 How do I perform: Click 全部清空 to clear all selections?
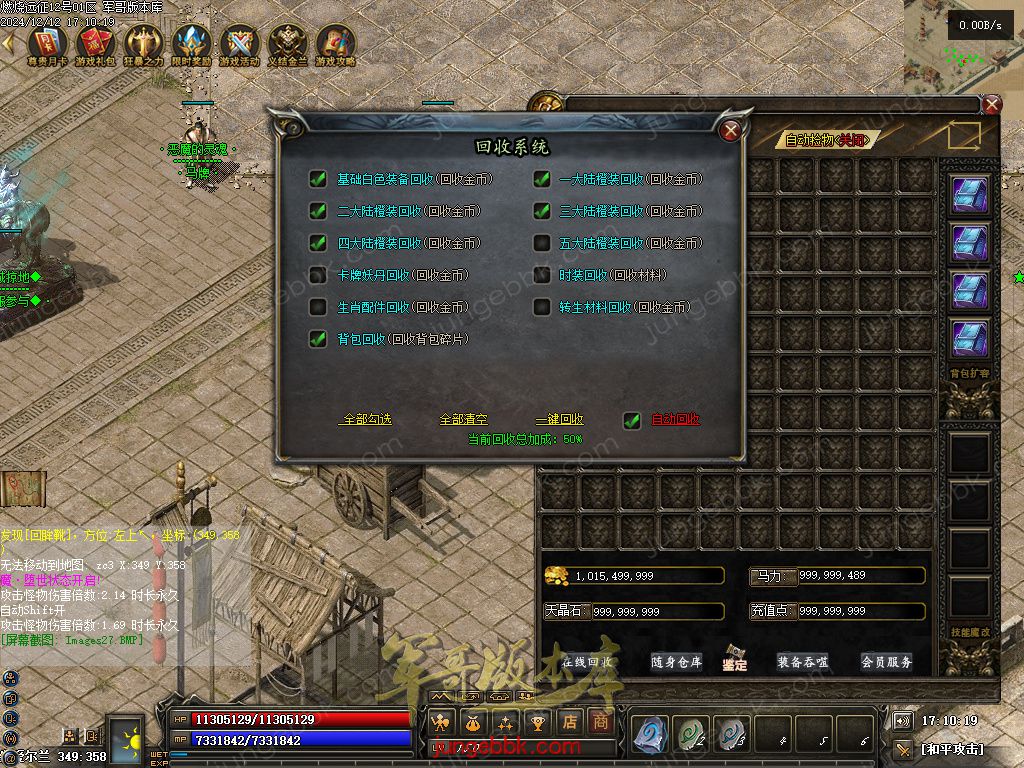464,420
